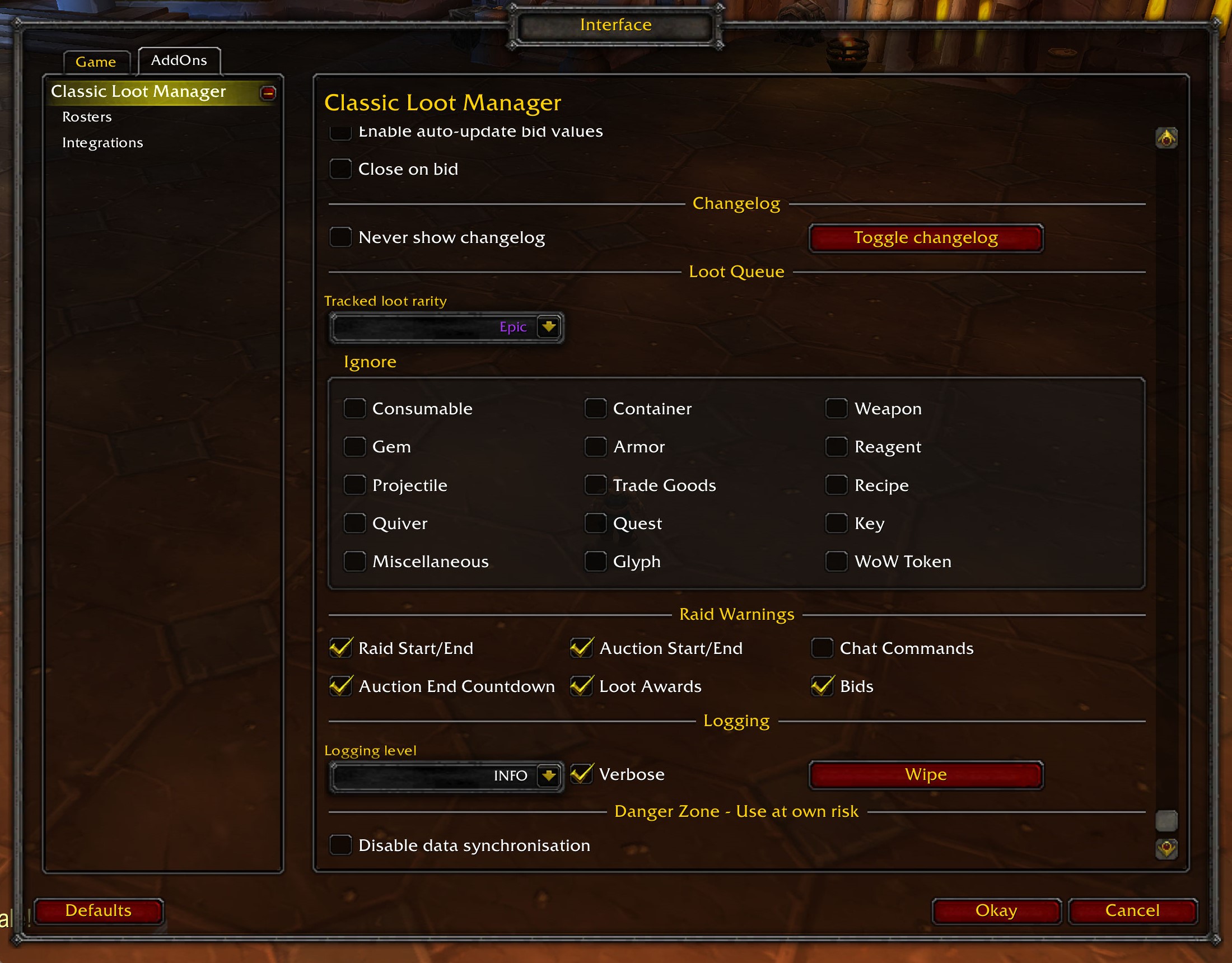Enable the Close on bid option

[x=340, y=169]
